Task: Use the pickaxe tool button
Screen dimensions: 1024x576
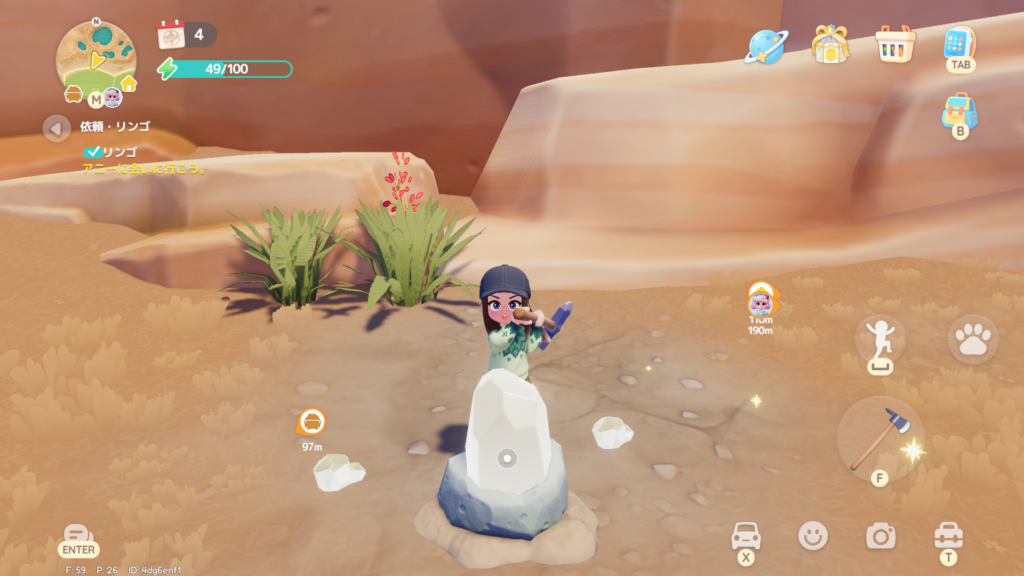Action: (x=880, y=438)
